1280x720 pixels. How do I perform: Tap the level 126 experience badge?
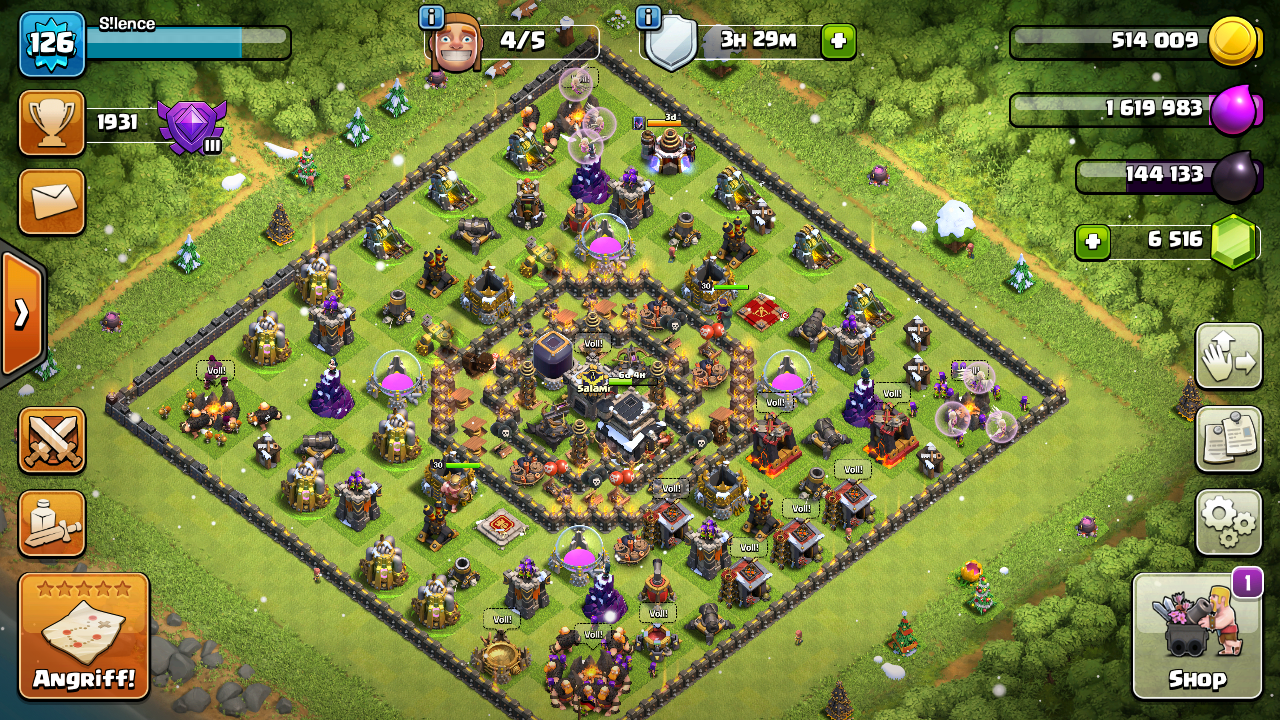(x=52, y=43)
